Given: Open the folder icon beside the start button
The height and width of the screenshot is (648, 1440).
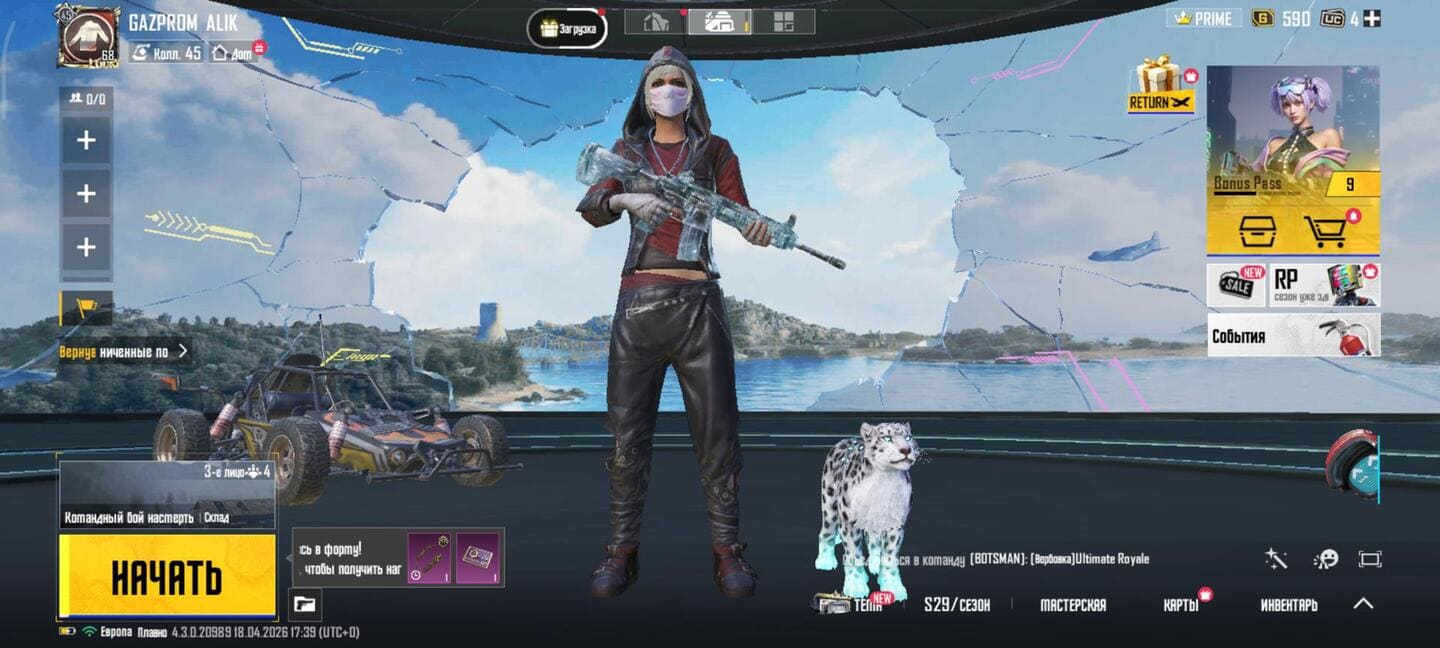Looking at the screenshot, I should click(x=305, y=603).
